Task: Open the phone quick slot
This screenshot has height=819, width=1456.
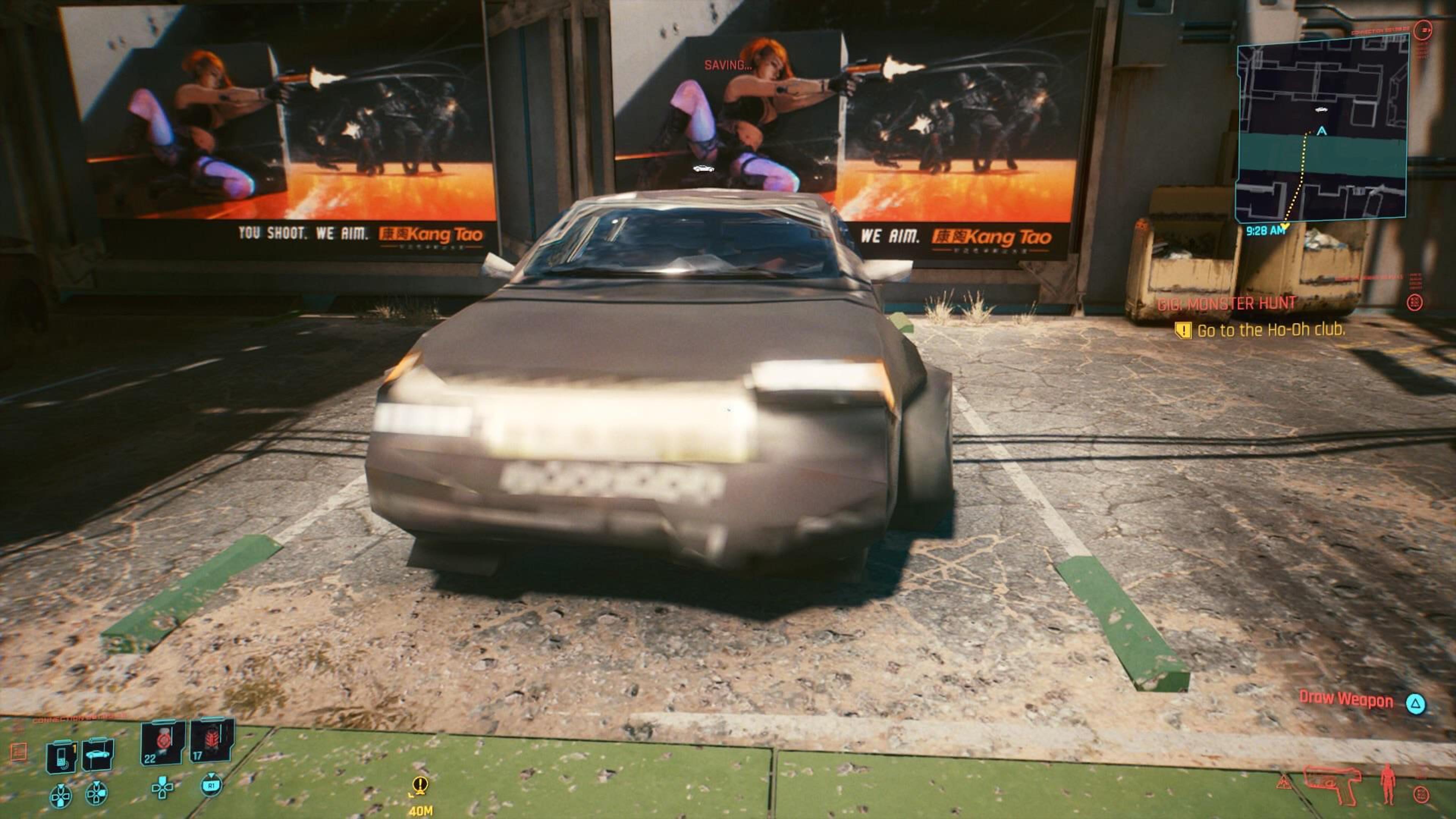Action: pyautogui.click(x=61, y=756)
